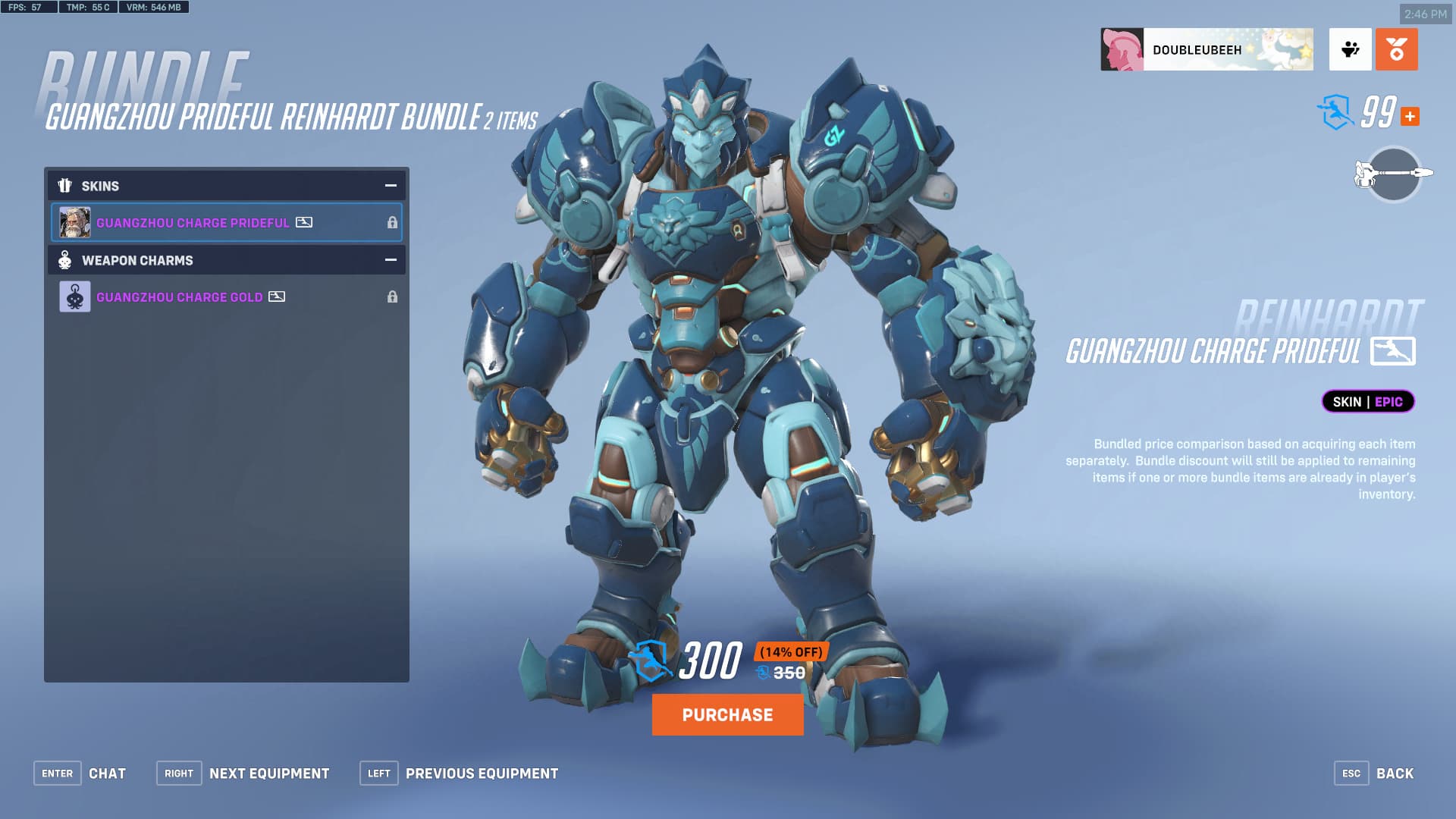This screenshot has height=819, width=1456.
Task: Open the DOUBLEUBEEH player profile
Action: [x=1207, y=50]
